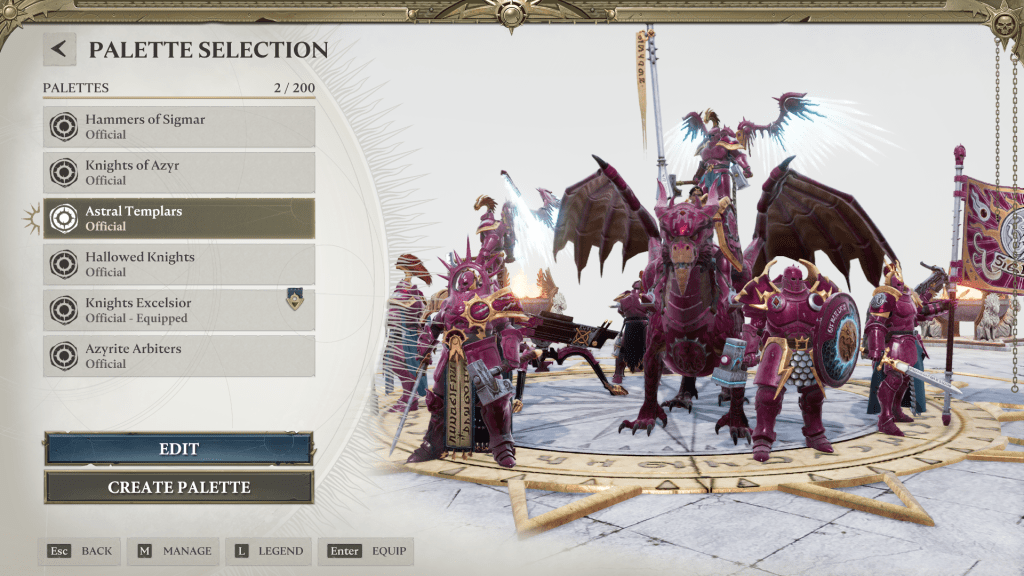Select the Hallowed Knights palette
Viewport: 1024px width, 576px height.
[179, 265]
